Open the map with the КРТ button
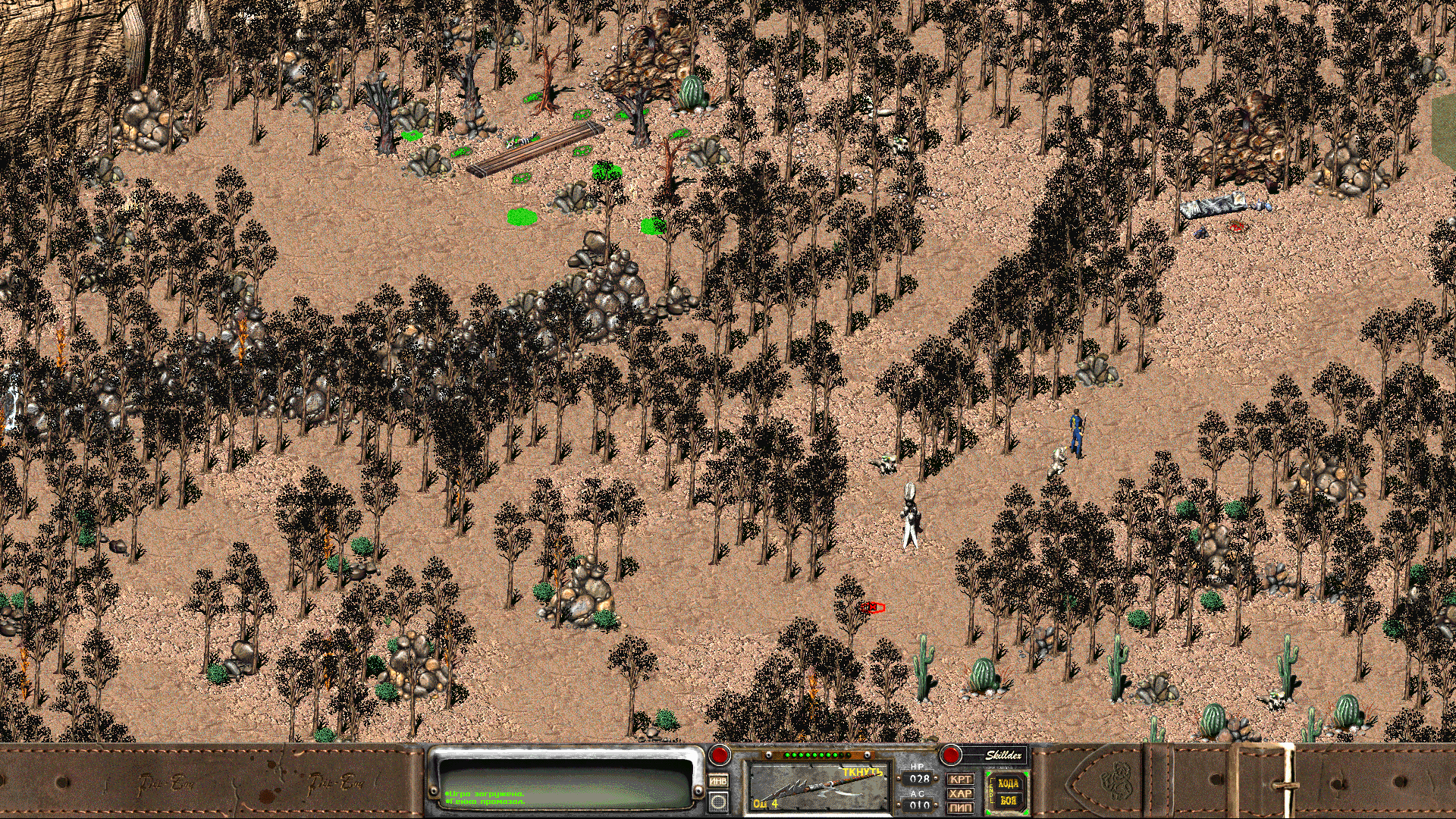The width and height of the screenshot is (1456, 819). pos(960,780)
